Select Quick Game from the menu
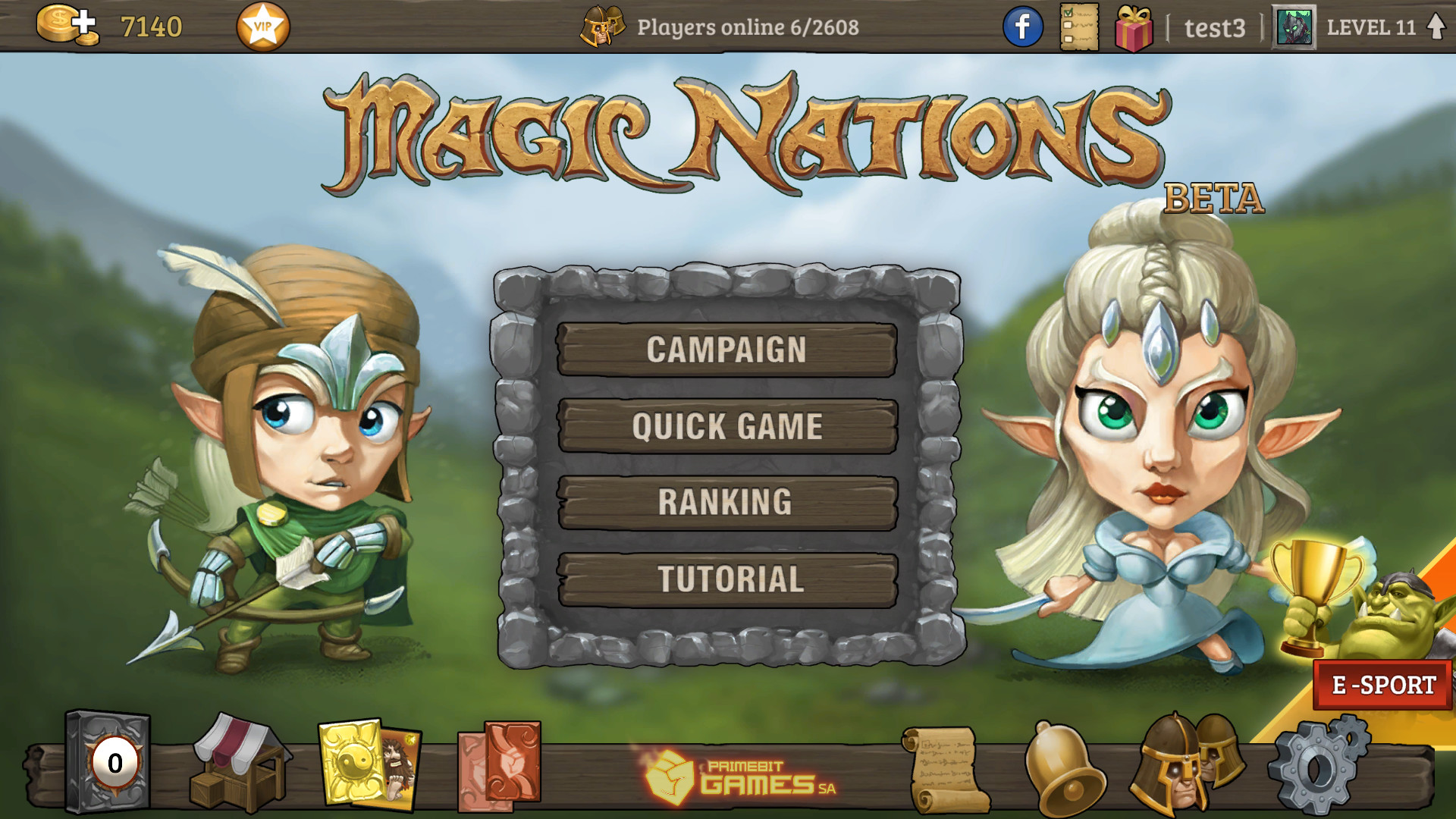The width and height of the screenshot is (1456, 819). pyautogui.click(x=726, y=426)
